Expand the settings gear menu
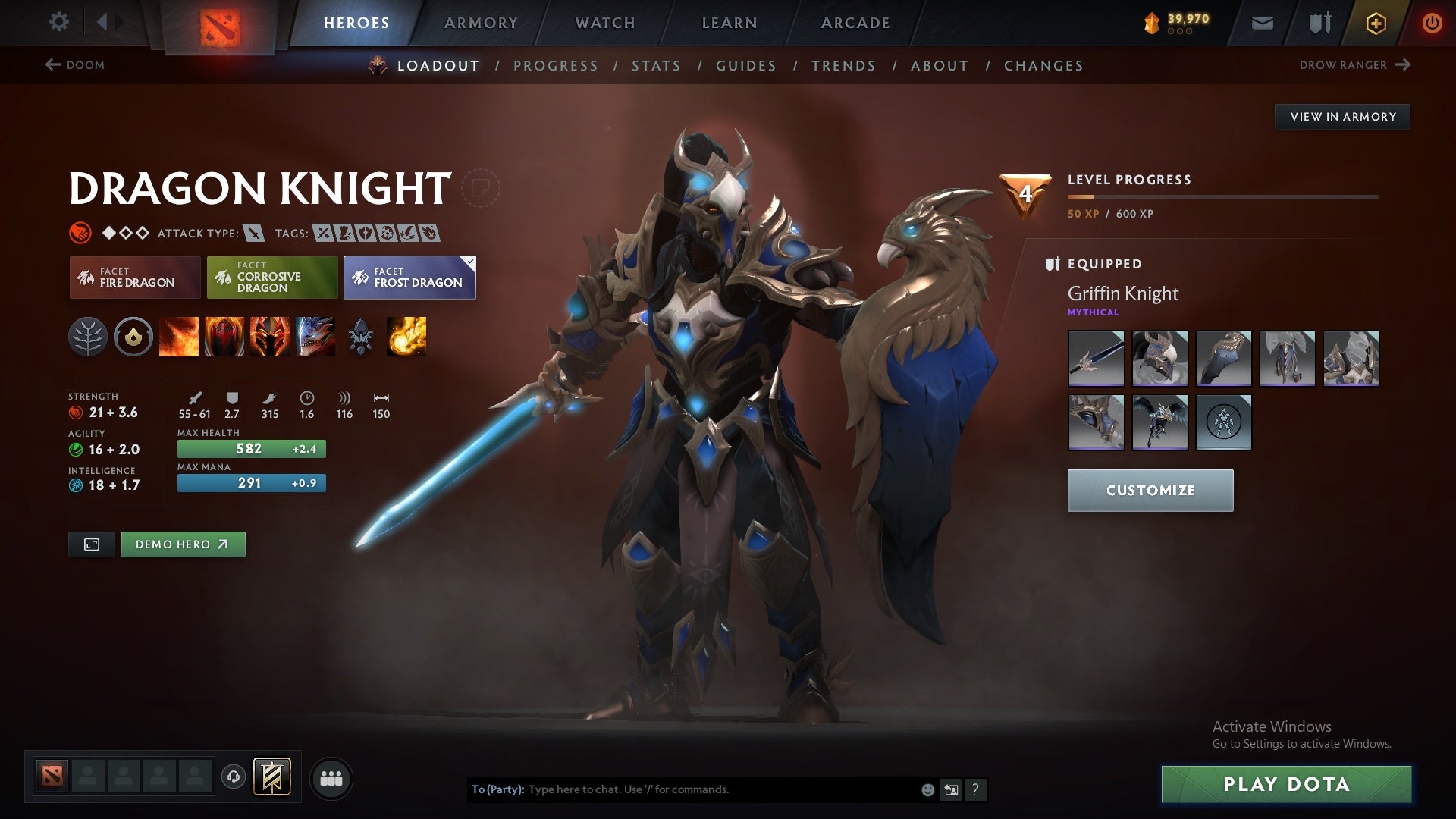The width and height of the screenshot is (1456, 819). (x=59, y=22)
